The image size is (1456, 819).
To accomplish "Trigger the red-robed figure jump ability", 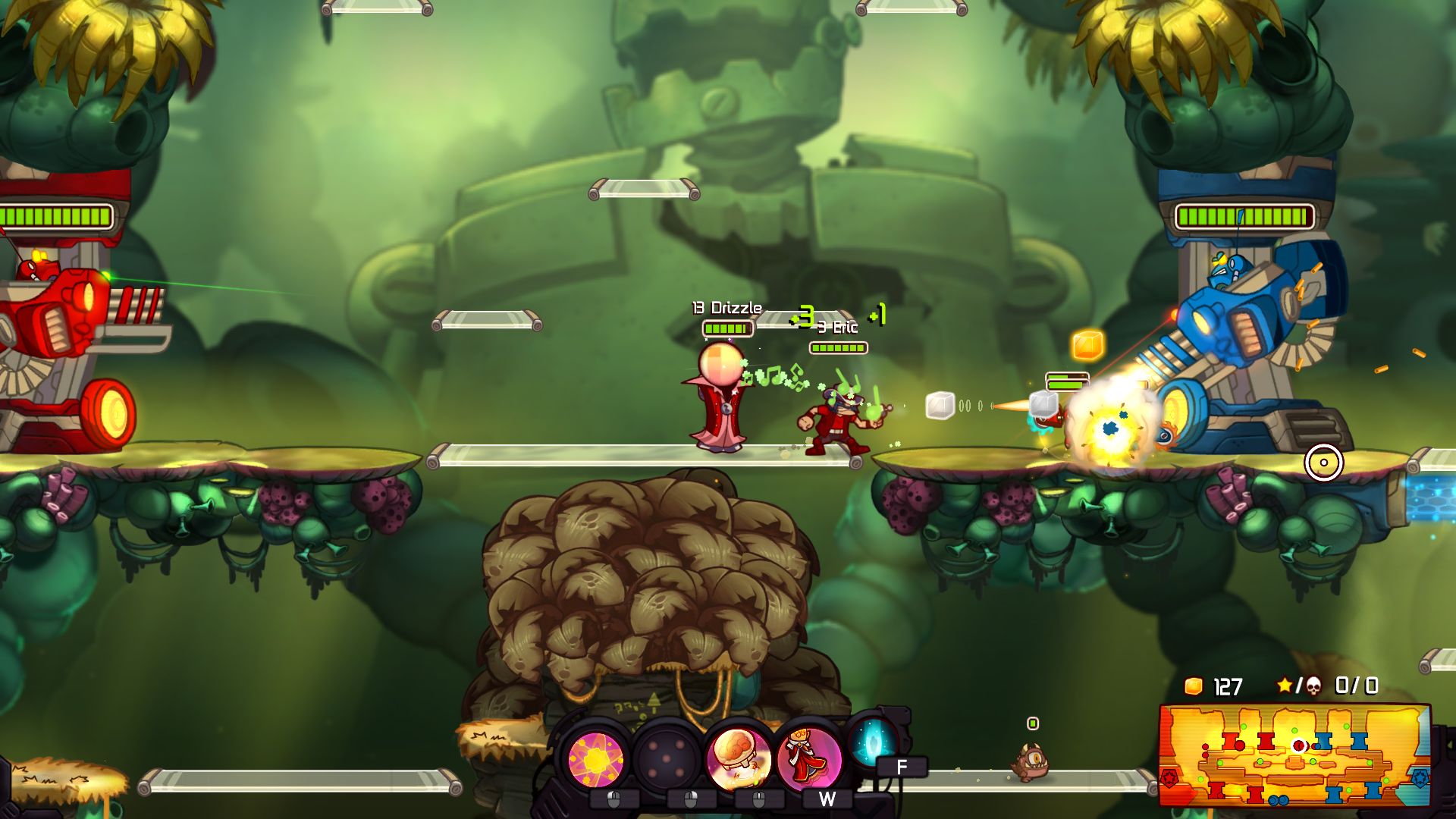I will point(809,756).
